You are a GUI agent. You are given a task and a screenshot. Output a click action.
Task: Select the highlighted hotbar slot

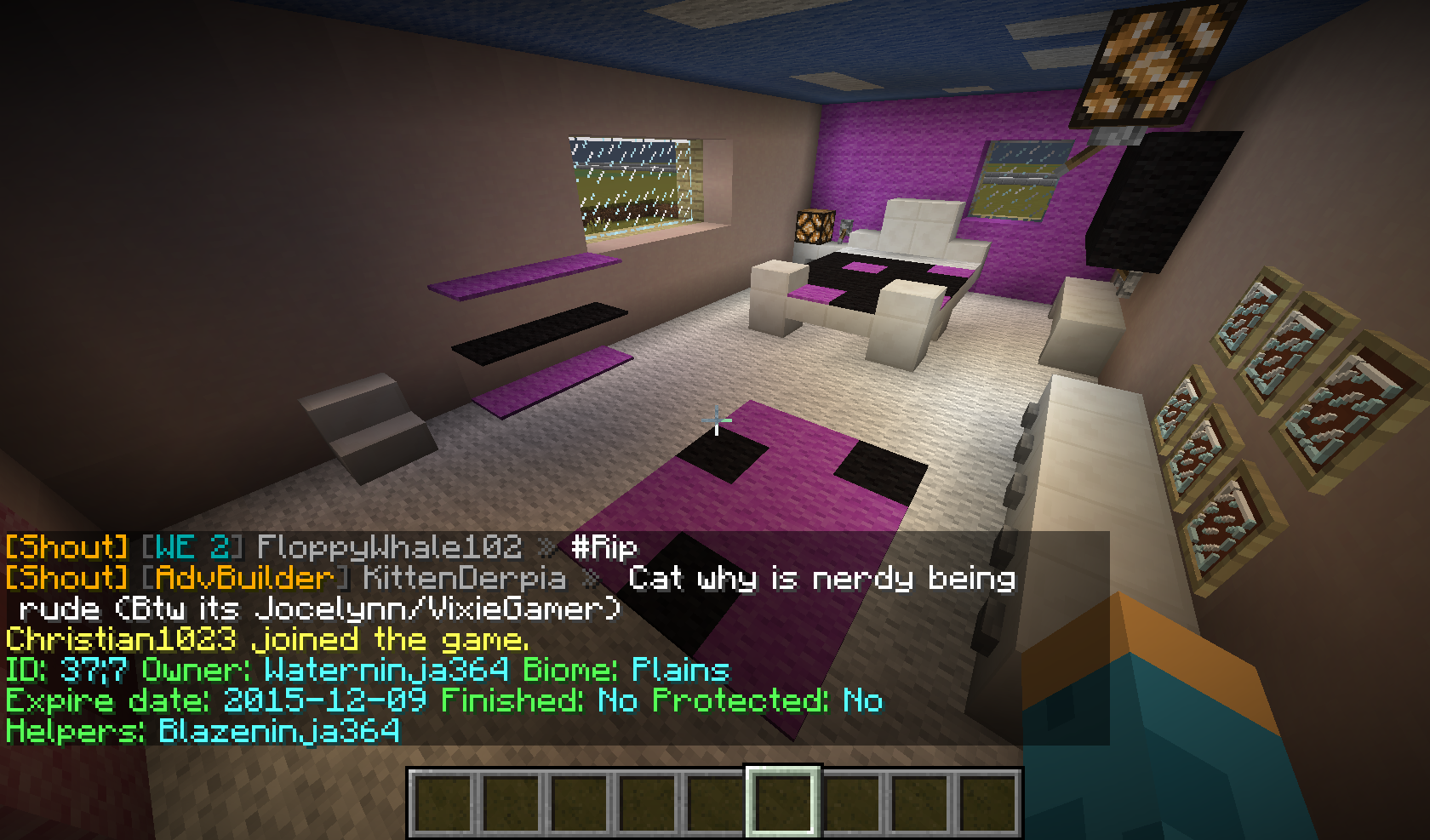click(783, 803)
